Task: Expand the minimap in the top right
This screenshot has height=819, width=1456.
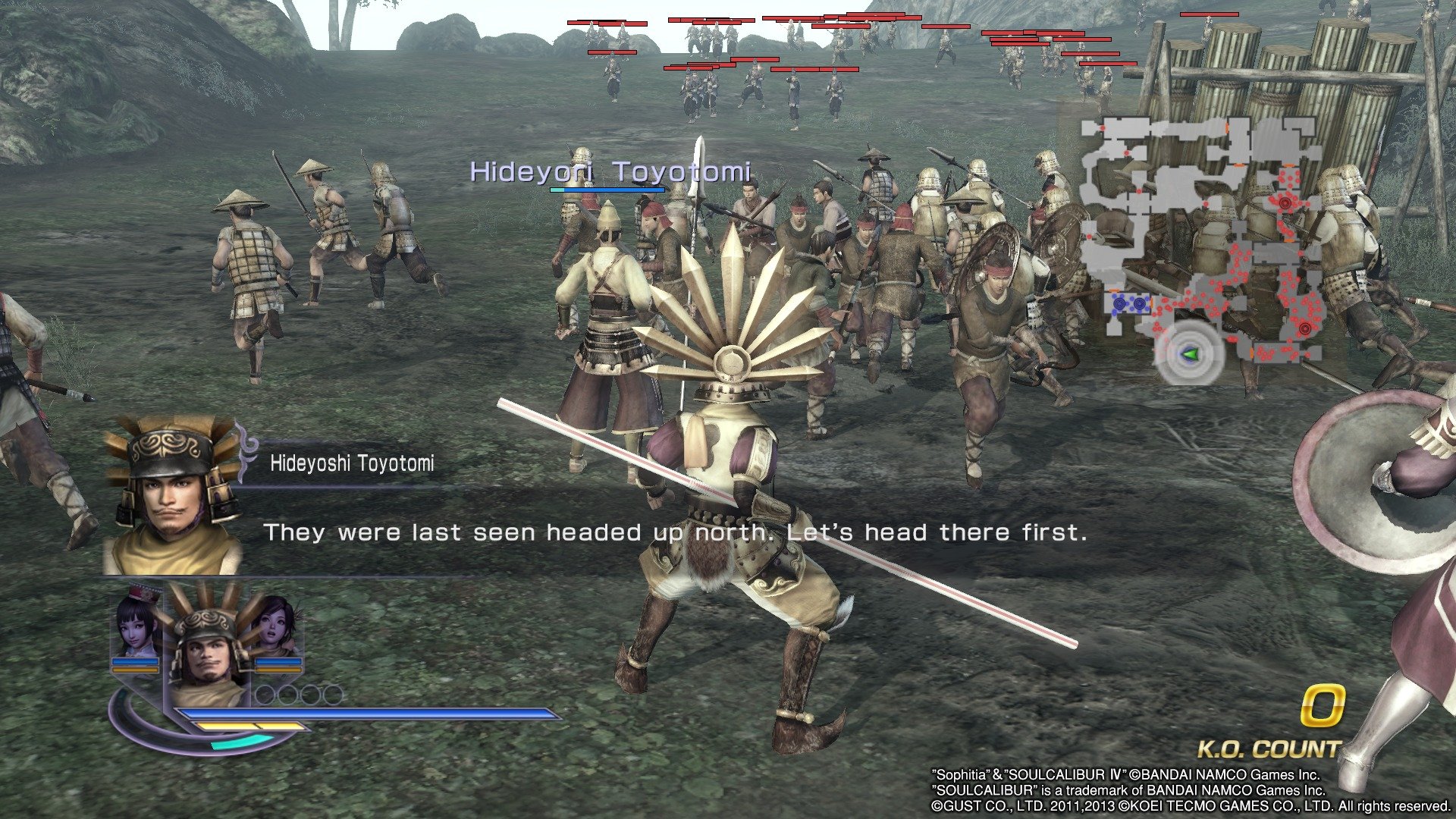Action: [x=1206, y=243]
